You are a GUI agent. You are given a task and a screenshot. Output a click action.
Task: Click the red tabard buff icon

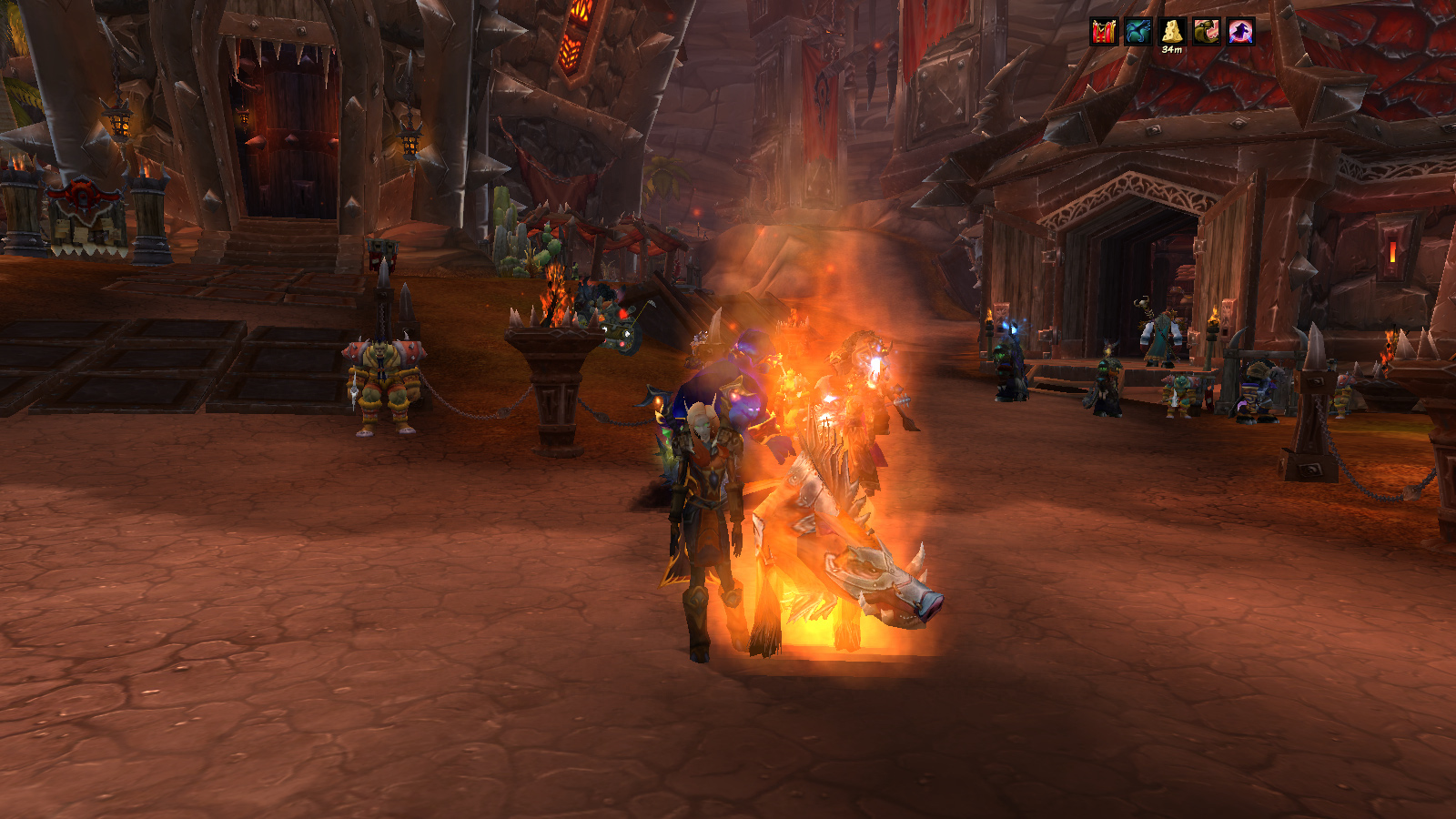tap(1104, 32)
